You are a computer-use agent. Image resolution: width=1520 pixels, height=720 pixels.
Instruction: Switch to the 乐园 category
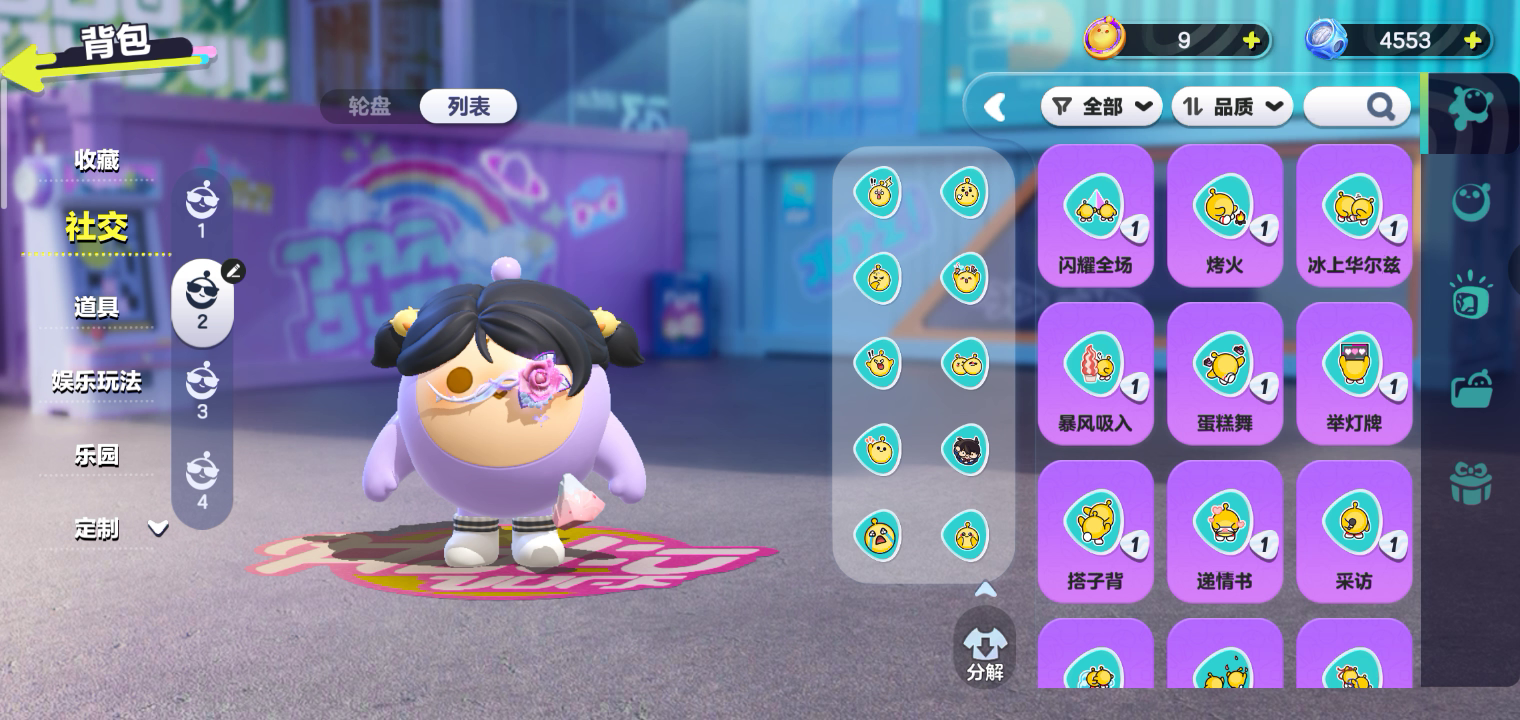tap(97, 455)
